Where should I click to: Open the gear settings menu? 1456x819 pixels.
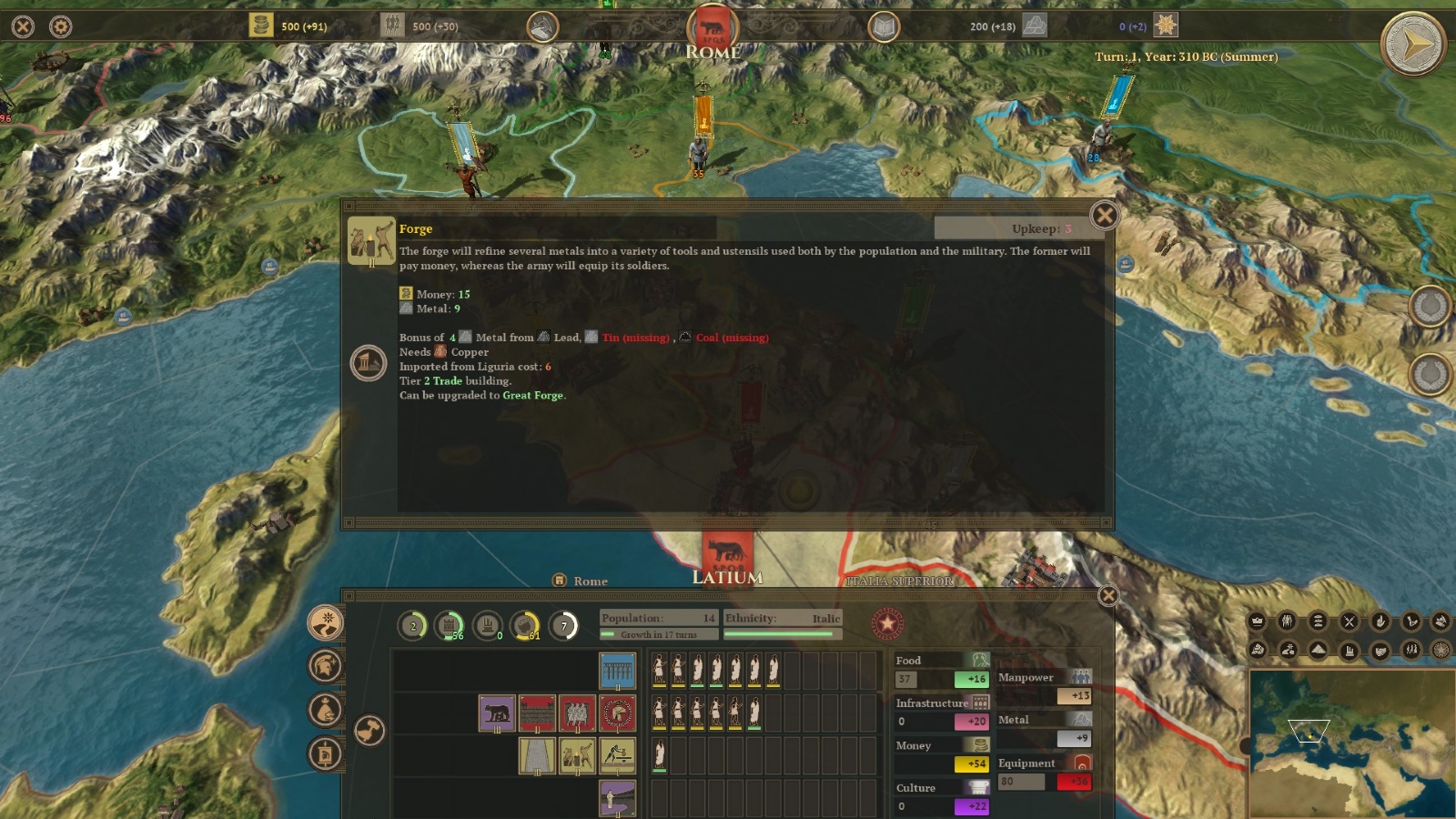[61, 26]
